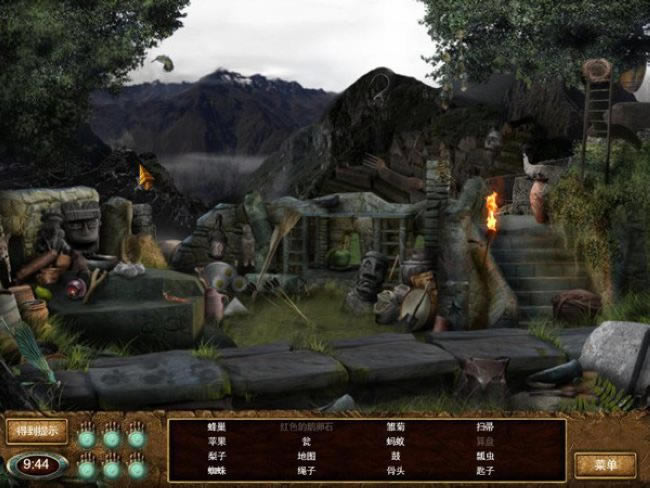Select 蜂巢 in the item list

(x=217, y=426)
